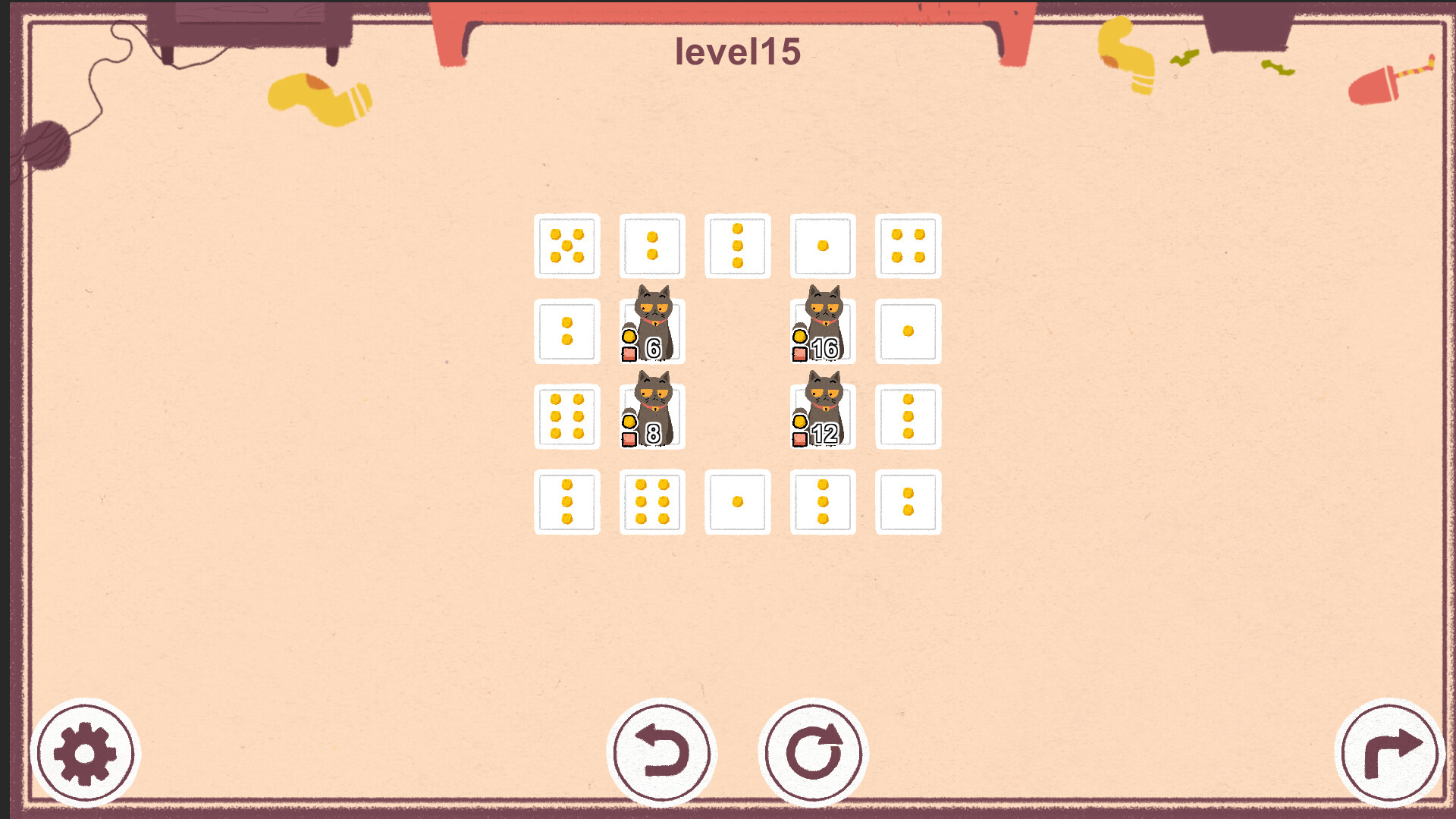The image size is (1456, 819).
Task: Click the two-dot die below the five-dot die
Action: pos(566,331)
